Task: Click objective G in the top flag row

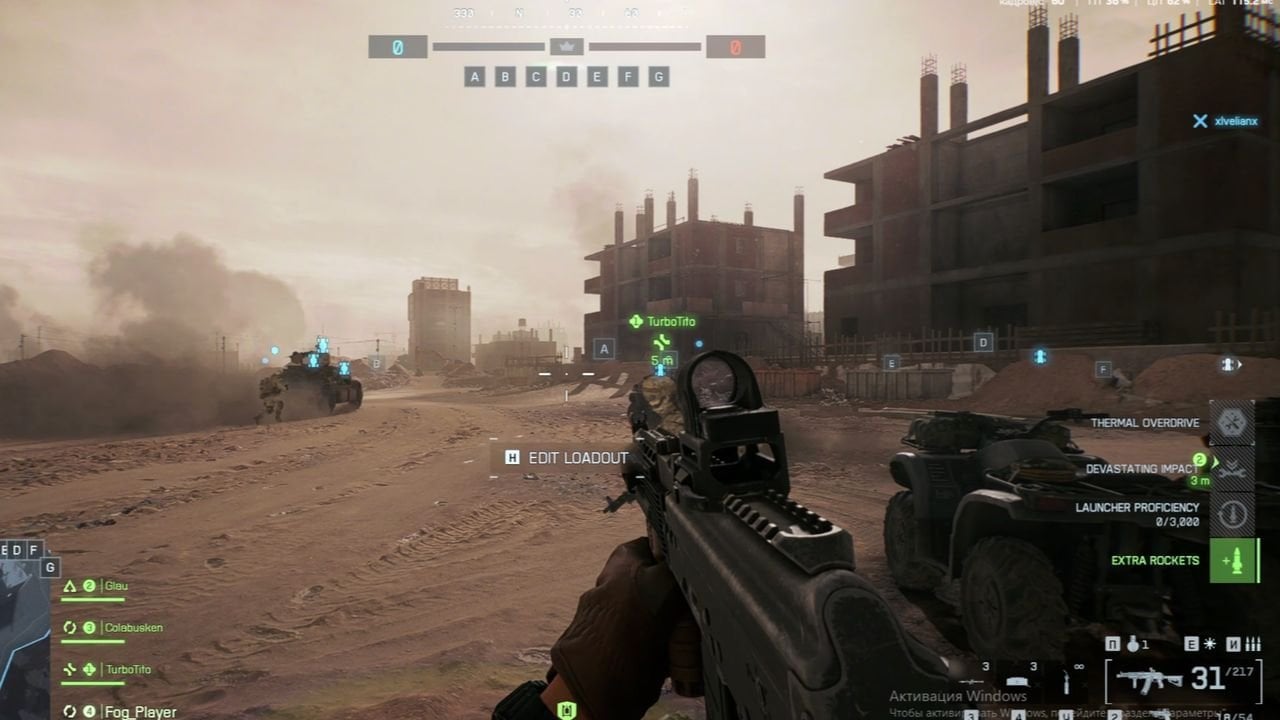Action: (x=658, y=77)
